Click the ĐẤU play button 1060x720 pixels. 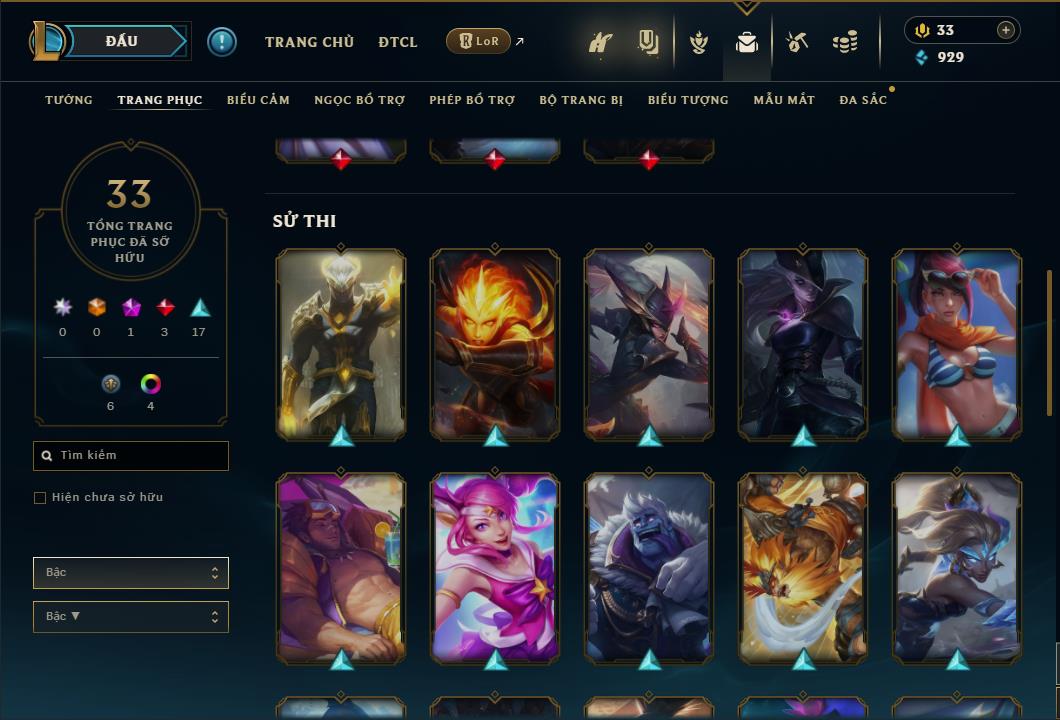pos(122,41)
